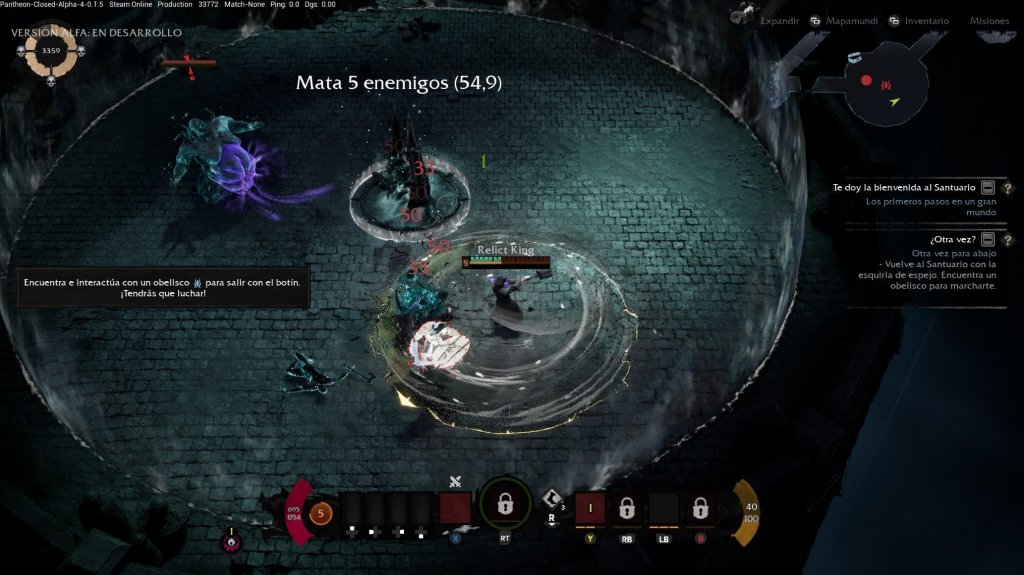
Task: Show help for the Santuario welcome quest
Action: tap(1007, 187)
